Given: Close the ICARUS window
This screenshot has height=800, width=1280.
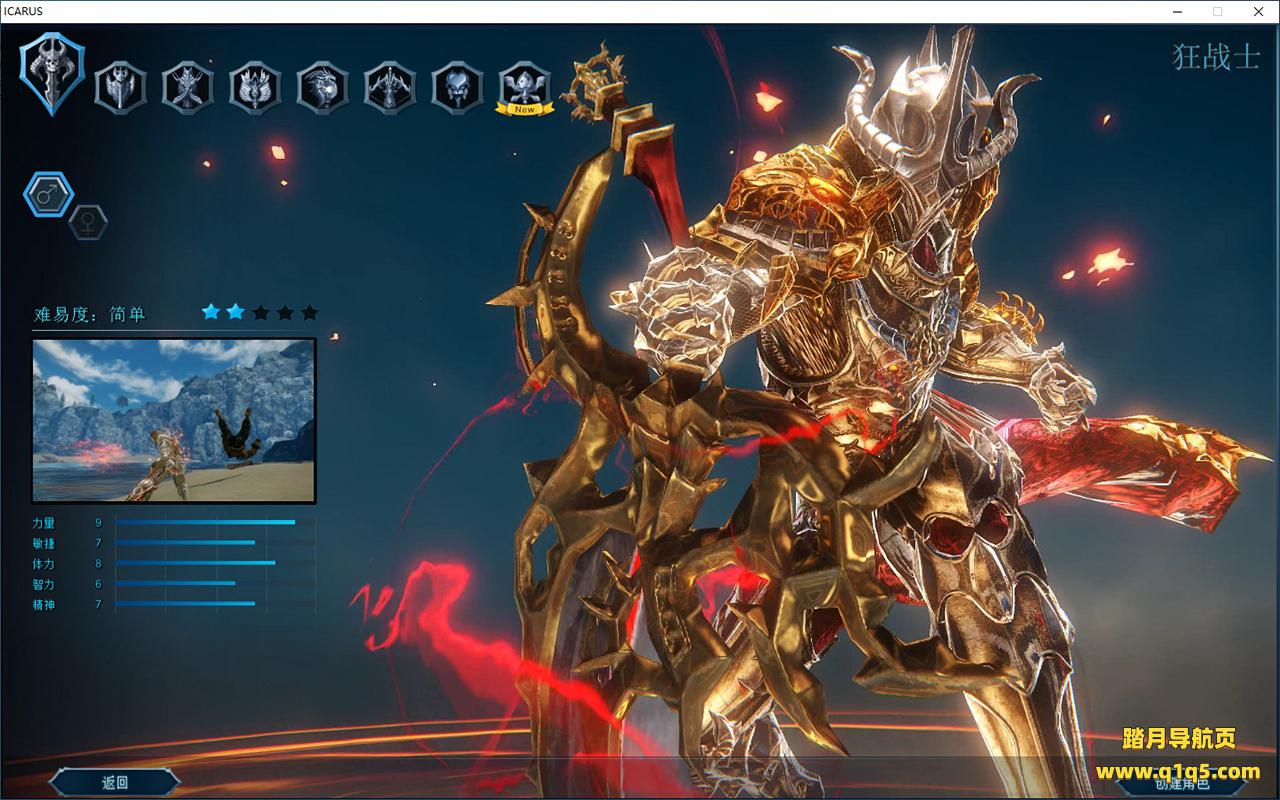Looking at the screenshot, I should pyautogui.click(x=1256, y=11).
